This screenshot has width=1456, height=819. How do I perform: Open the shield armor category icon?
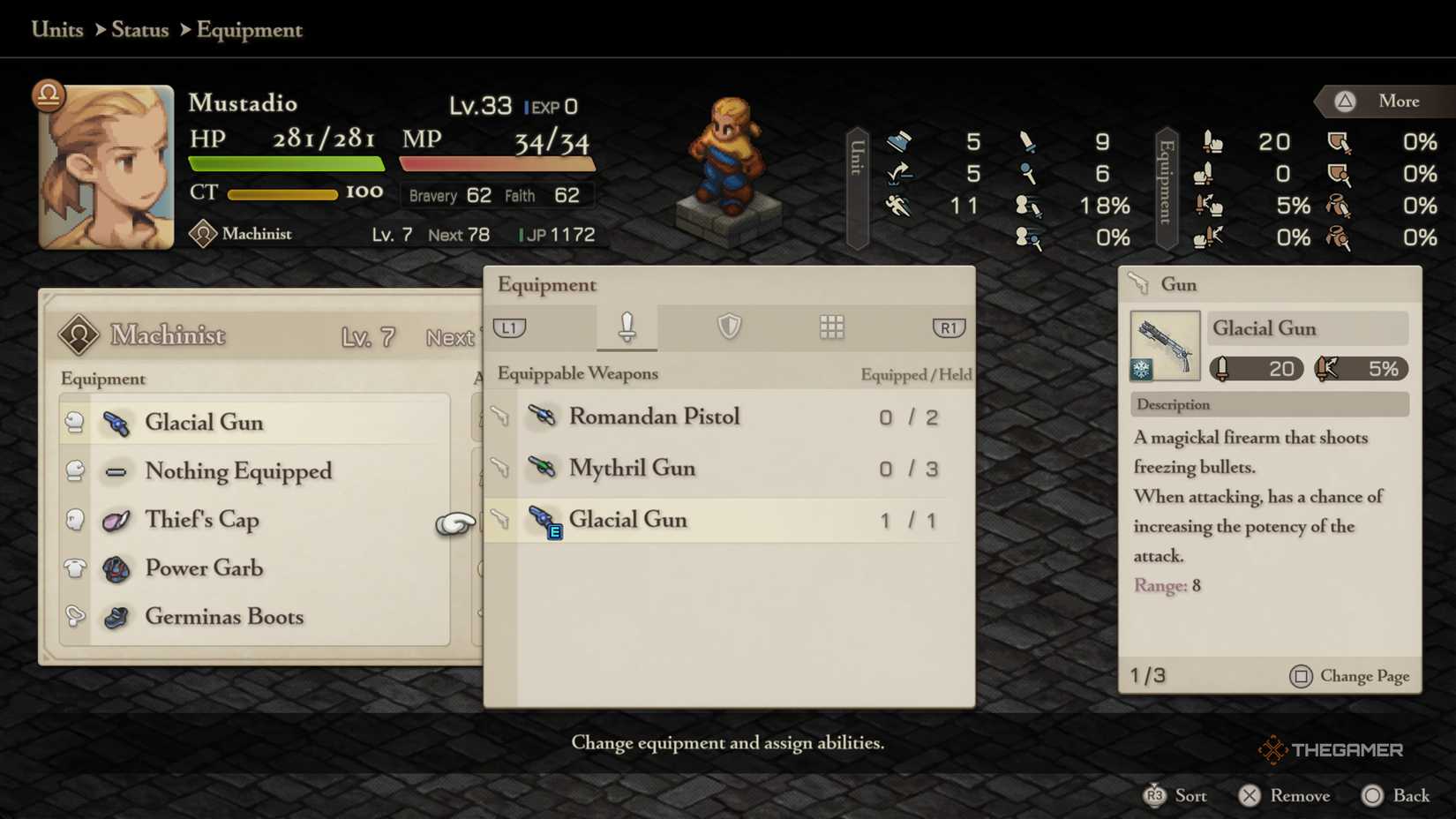727,327
